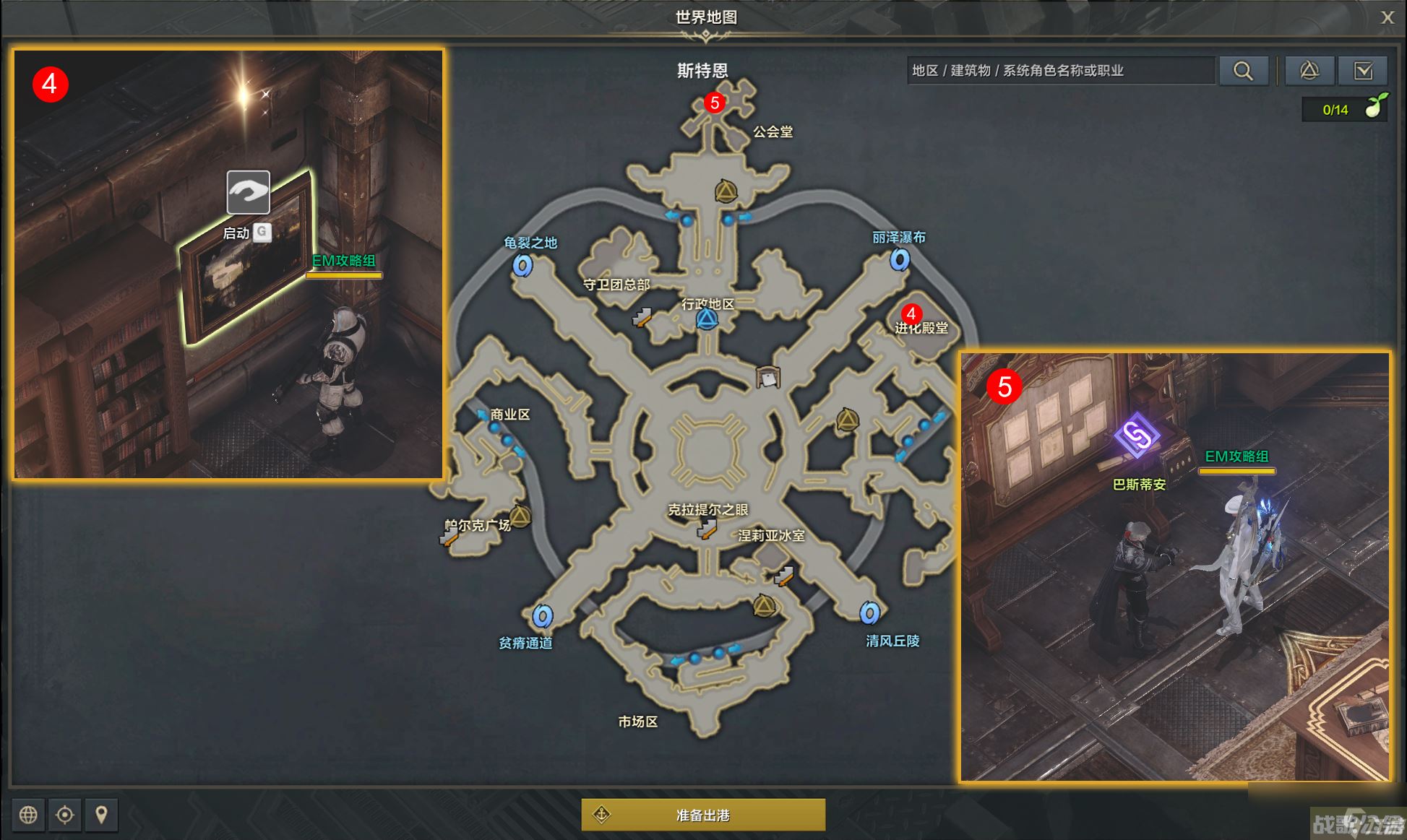Open the globe world view button
Viewport: 1407px width, 840px height.
pos(28,815)
